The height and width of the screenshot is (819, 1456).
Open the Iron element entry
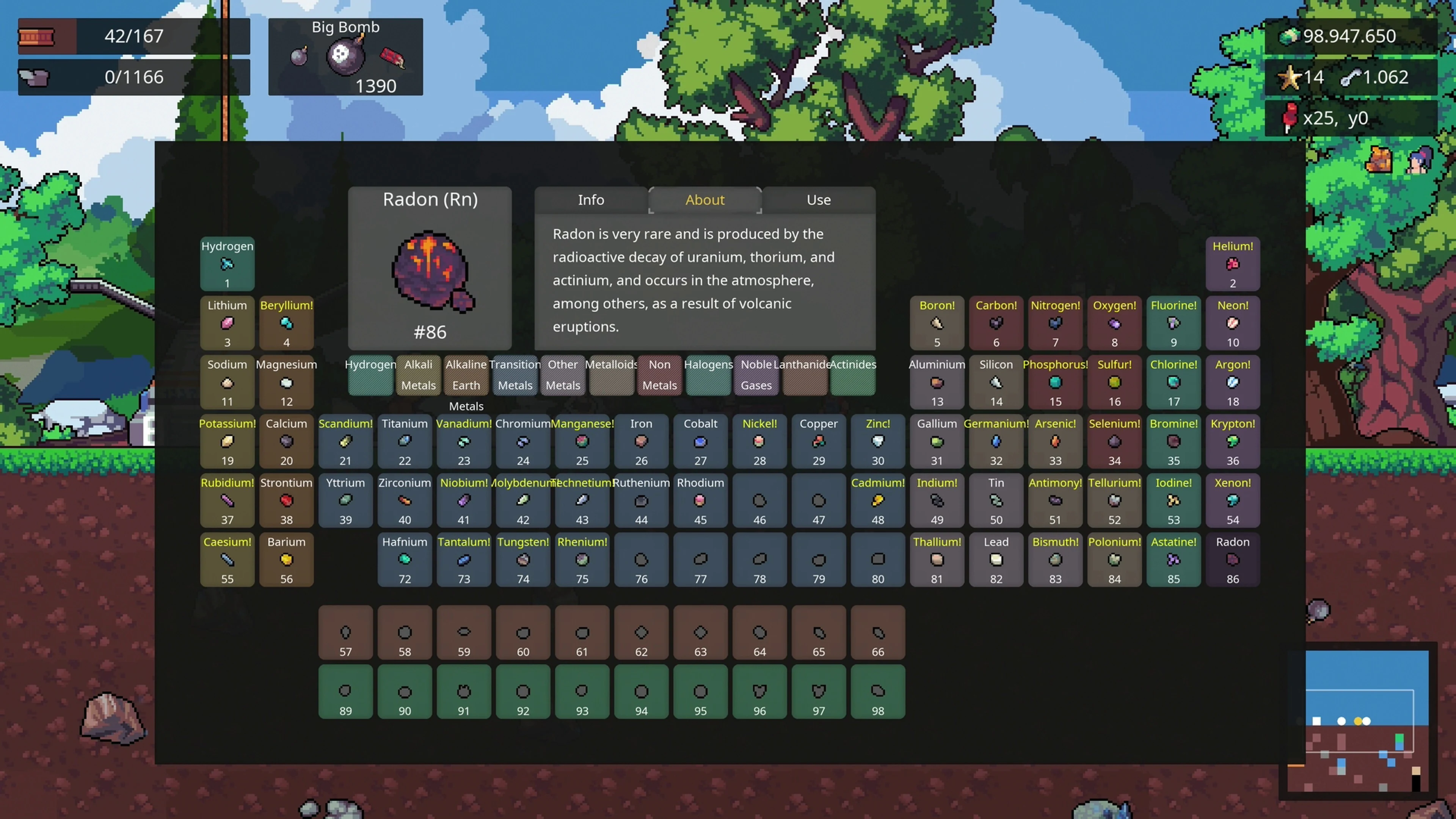(641, 442)
